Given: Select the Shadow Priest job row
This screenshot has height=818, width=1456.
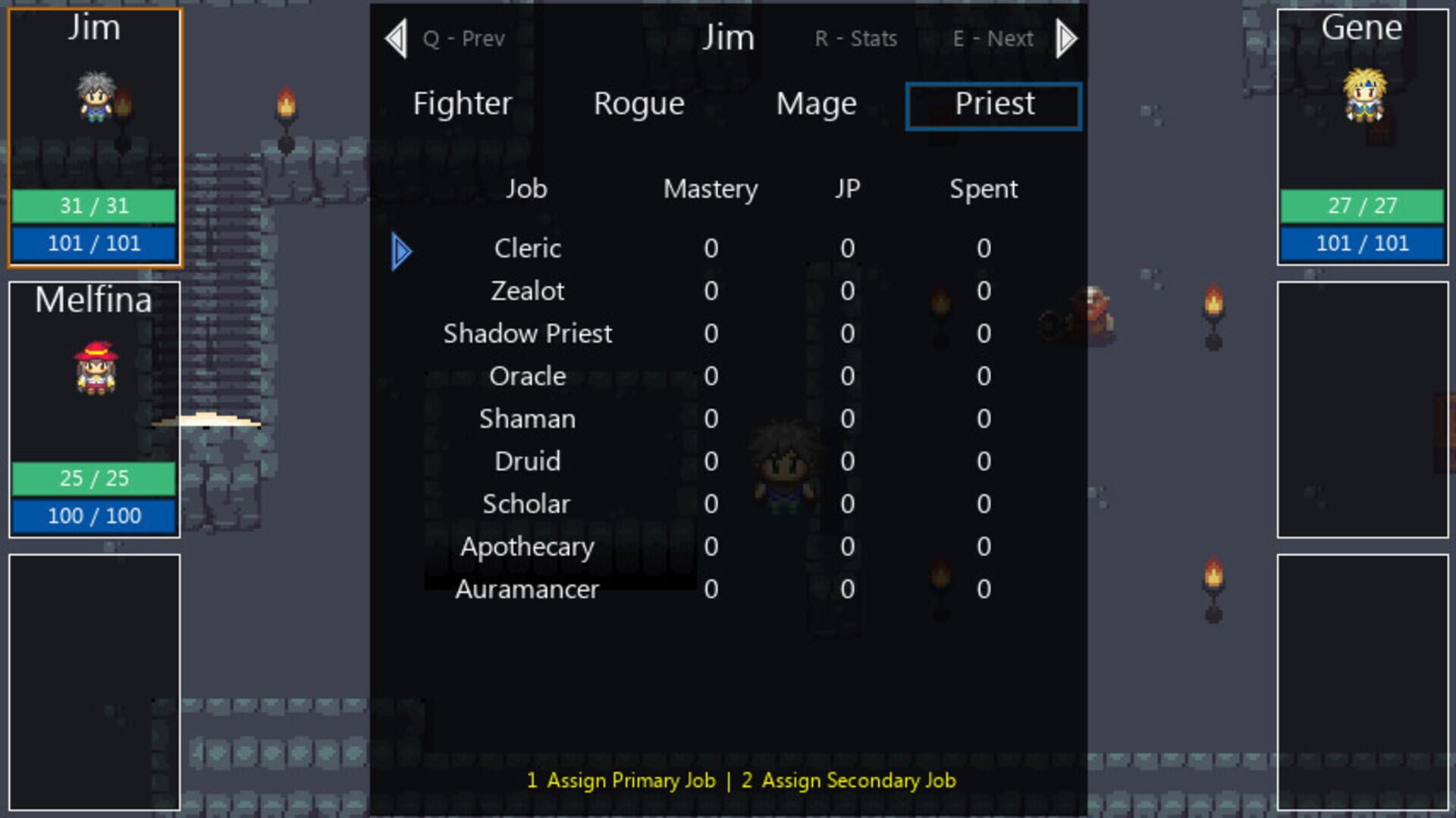Looking at the screenshot, I should pyautogui.click(x=527, y=334).
